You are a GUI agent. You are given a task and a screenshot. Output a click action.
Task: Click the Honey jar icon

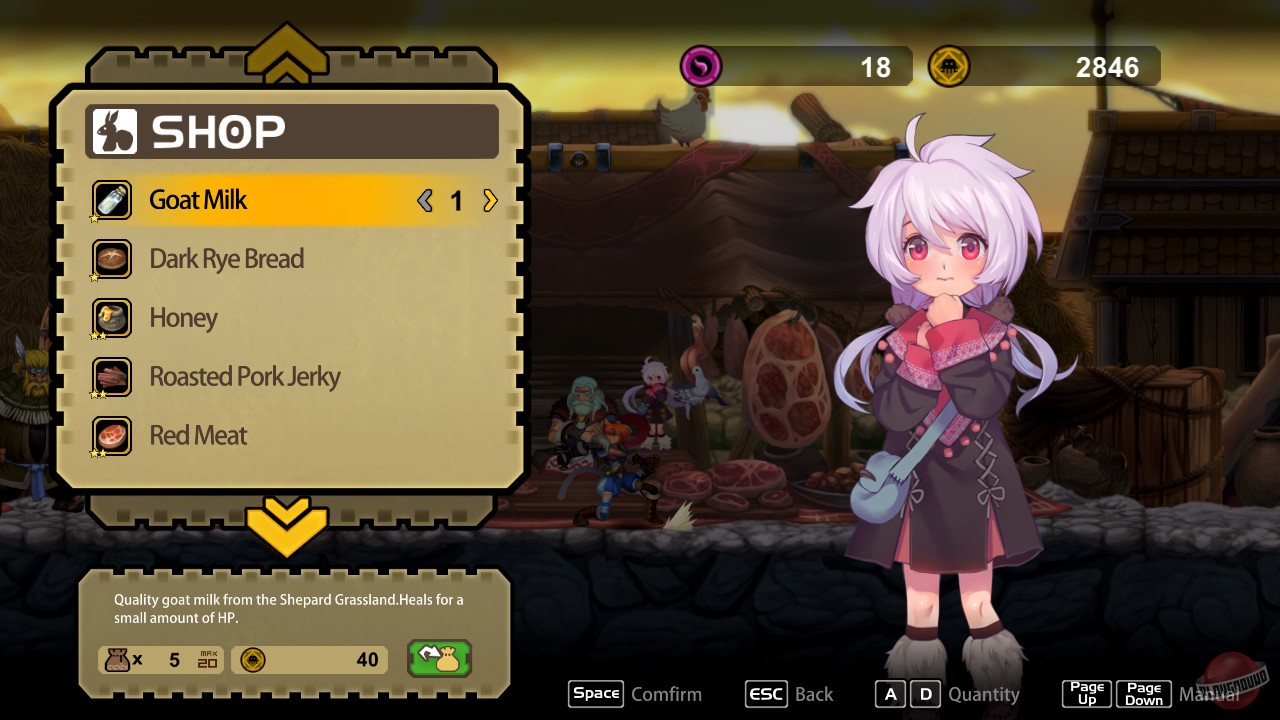click(x=111, y=318)
